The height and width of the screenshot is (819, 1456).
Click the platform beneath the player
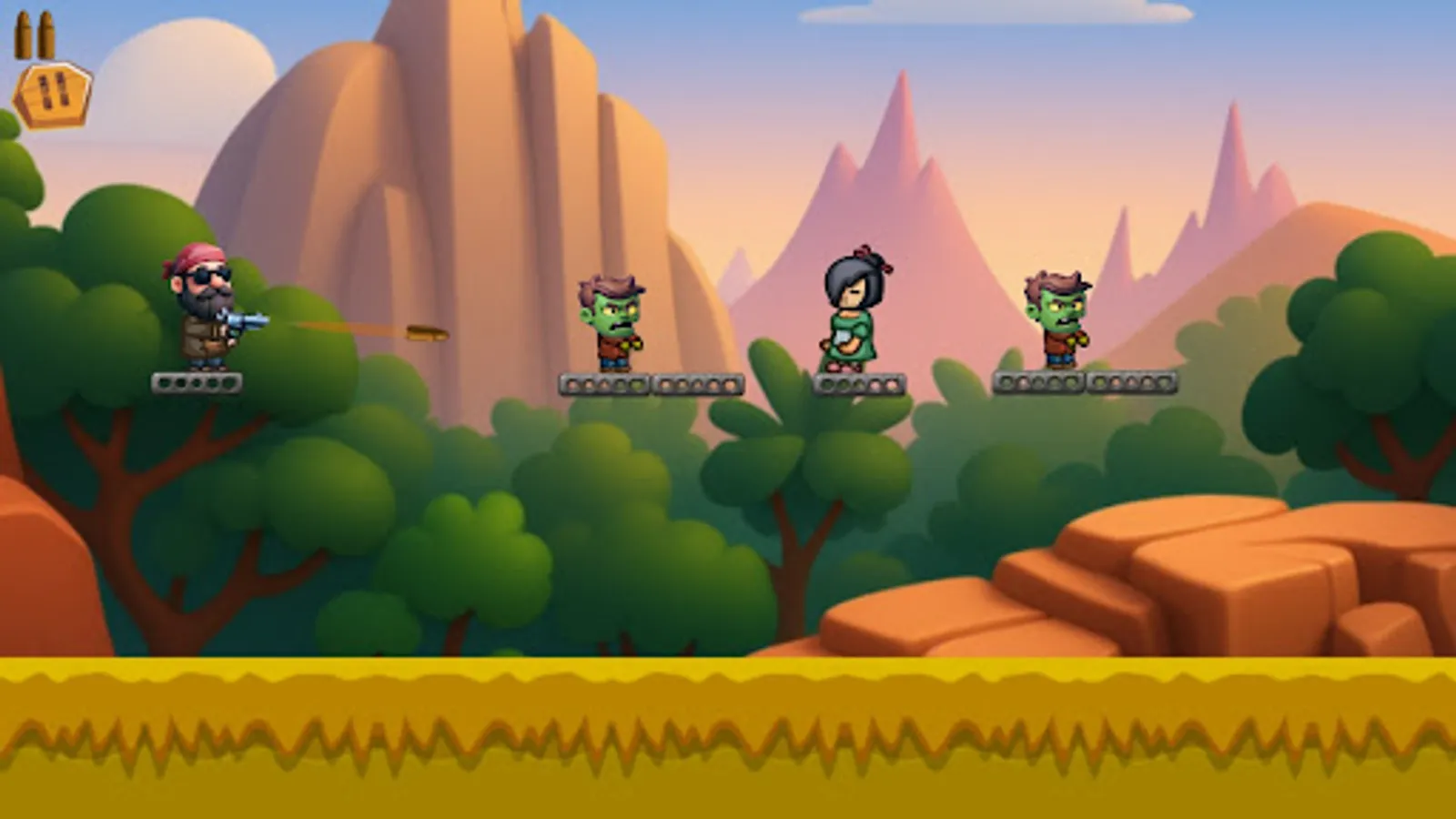coord(197,382)
